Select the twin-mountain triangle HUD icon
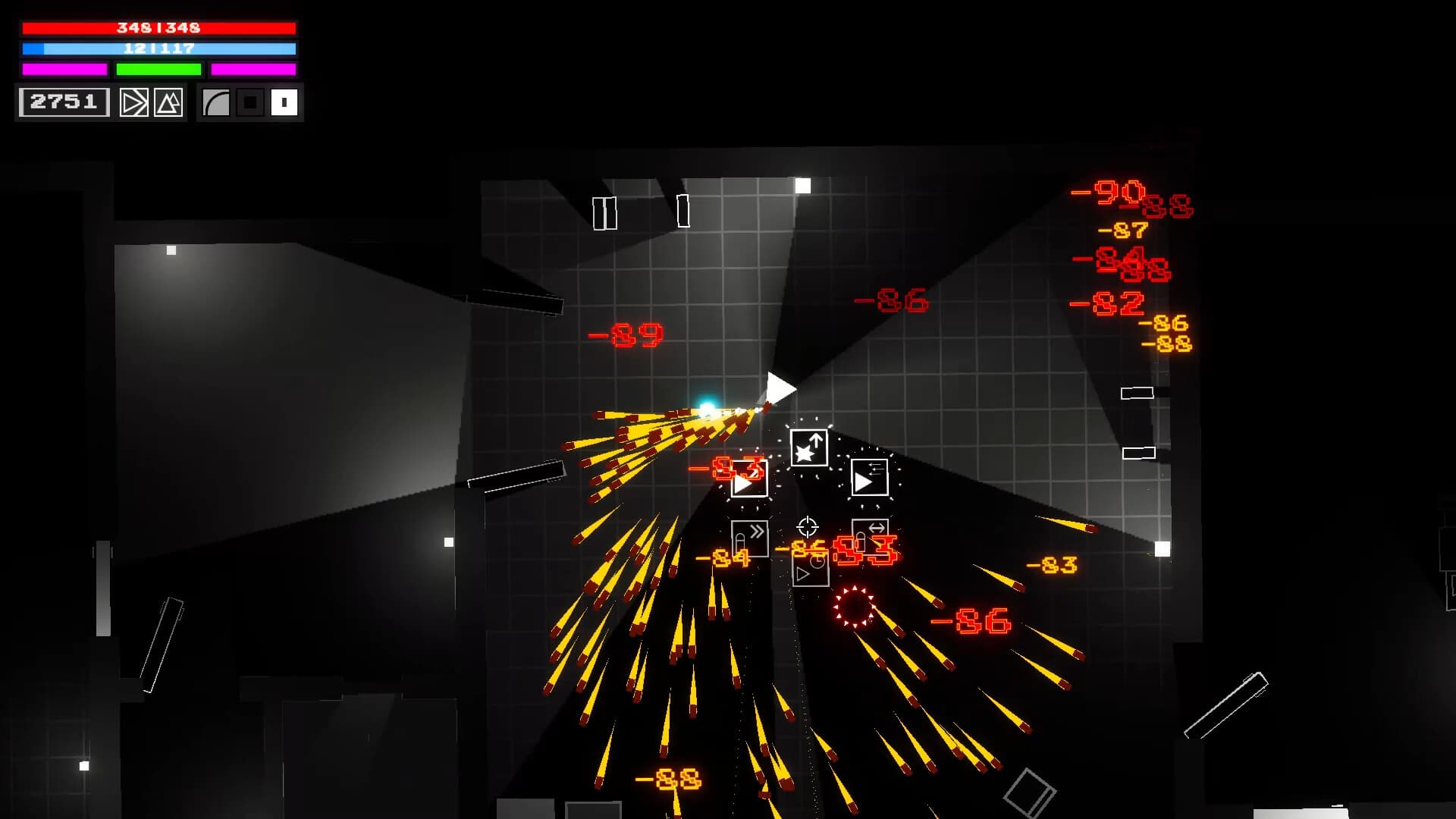Screen dimensions: 1456x819 point(168,102)
